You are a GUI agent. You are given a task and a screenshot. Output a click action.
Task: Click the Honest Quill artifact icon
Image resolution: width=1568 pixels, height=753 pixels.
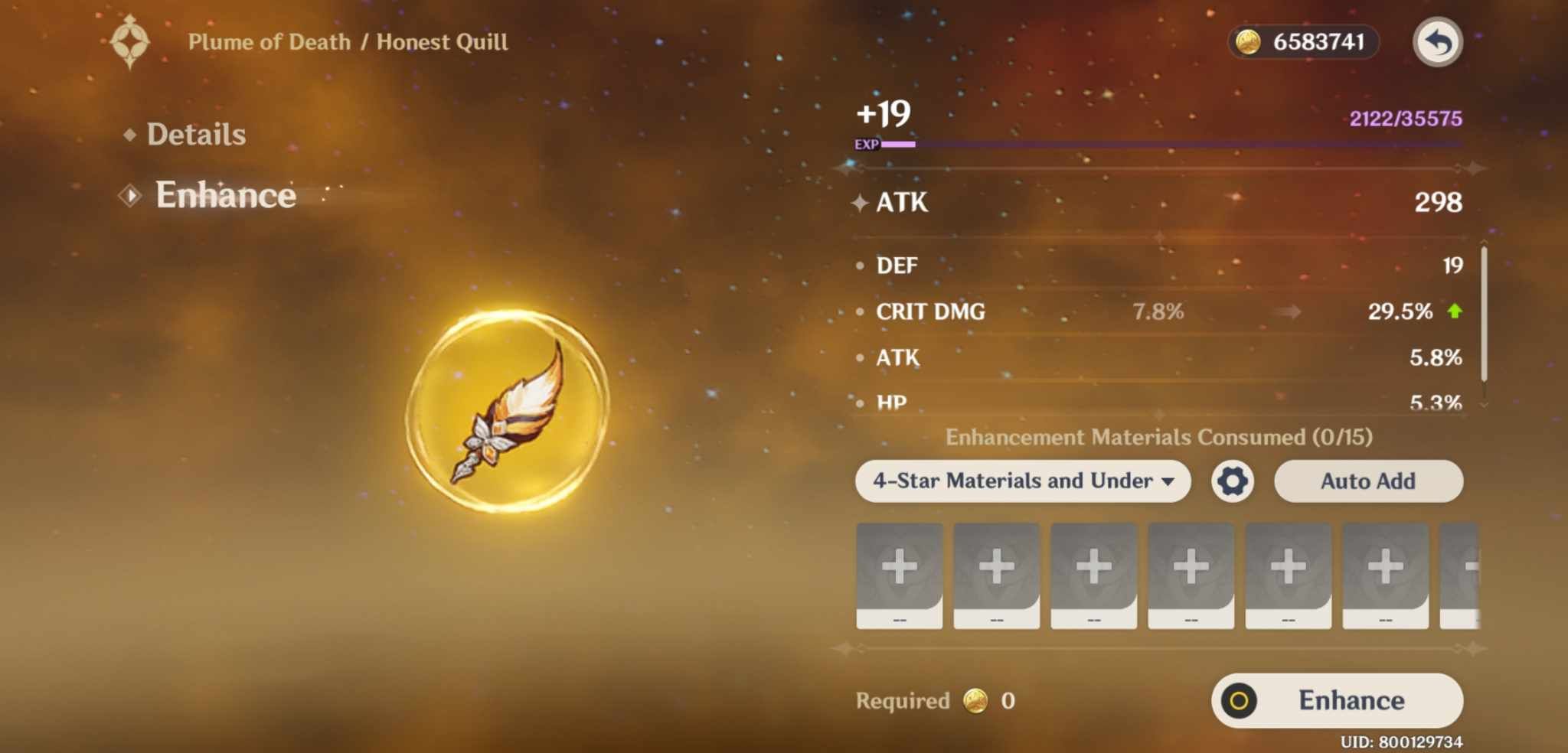tap(508, 411)
